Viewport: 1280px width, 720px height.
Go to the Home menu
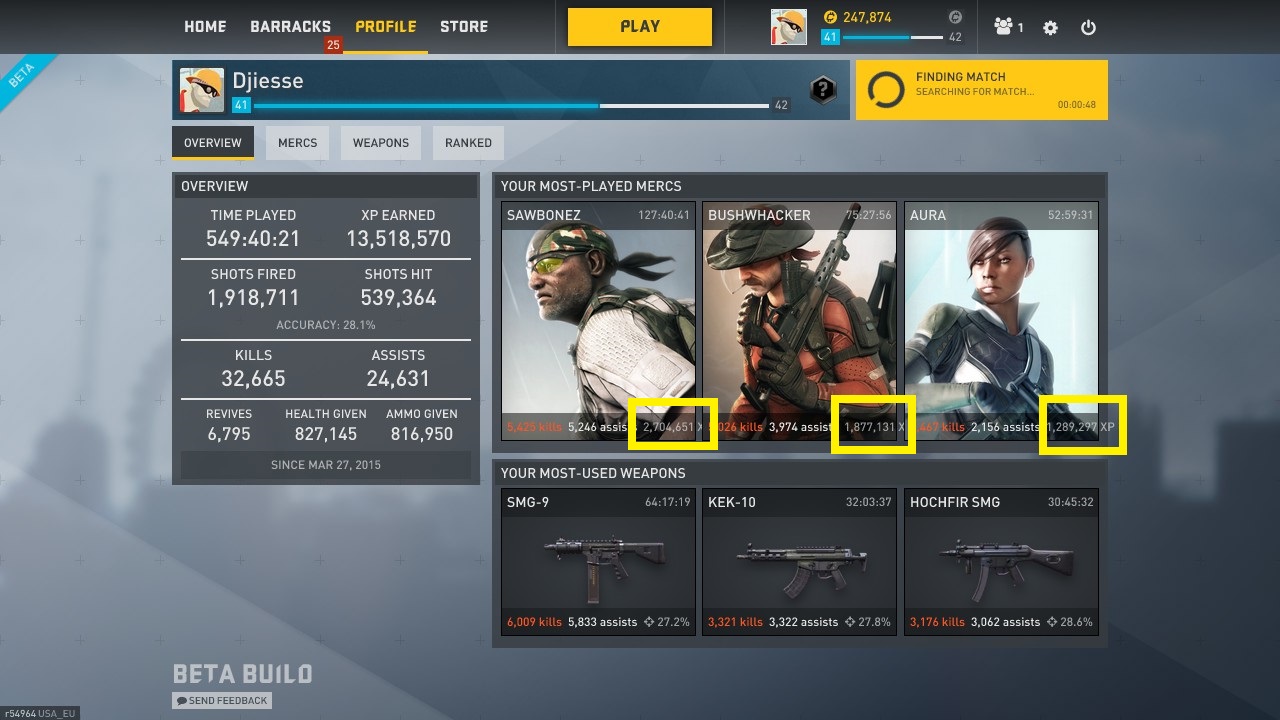coord(205,27)
